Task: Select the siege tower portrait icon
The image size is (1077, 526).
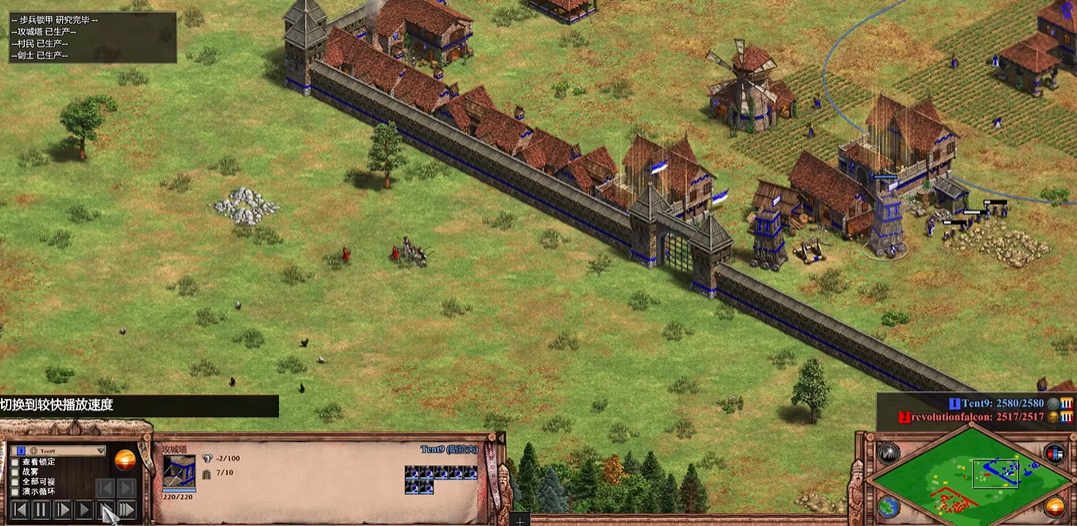Action: click(179, 469)
